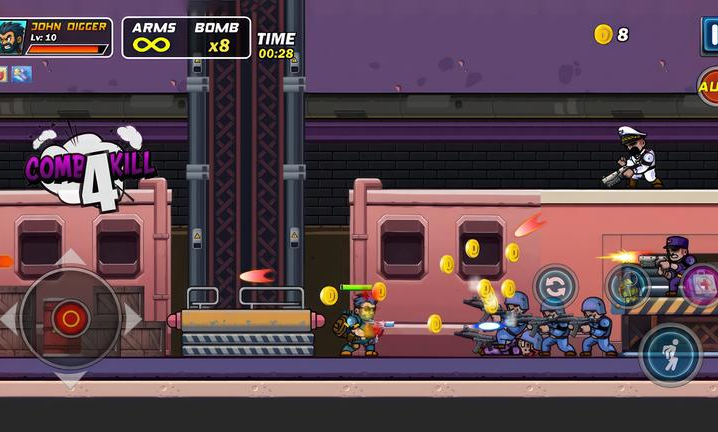Toggle the red AUTO fire button
718x432 pixels.
[709, 88]
